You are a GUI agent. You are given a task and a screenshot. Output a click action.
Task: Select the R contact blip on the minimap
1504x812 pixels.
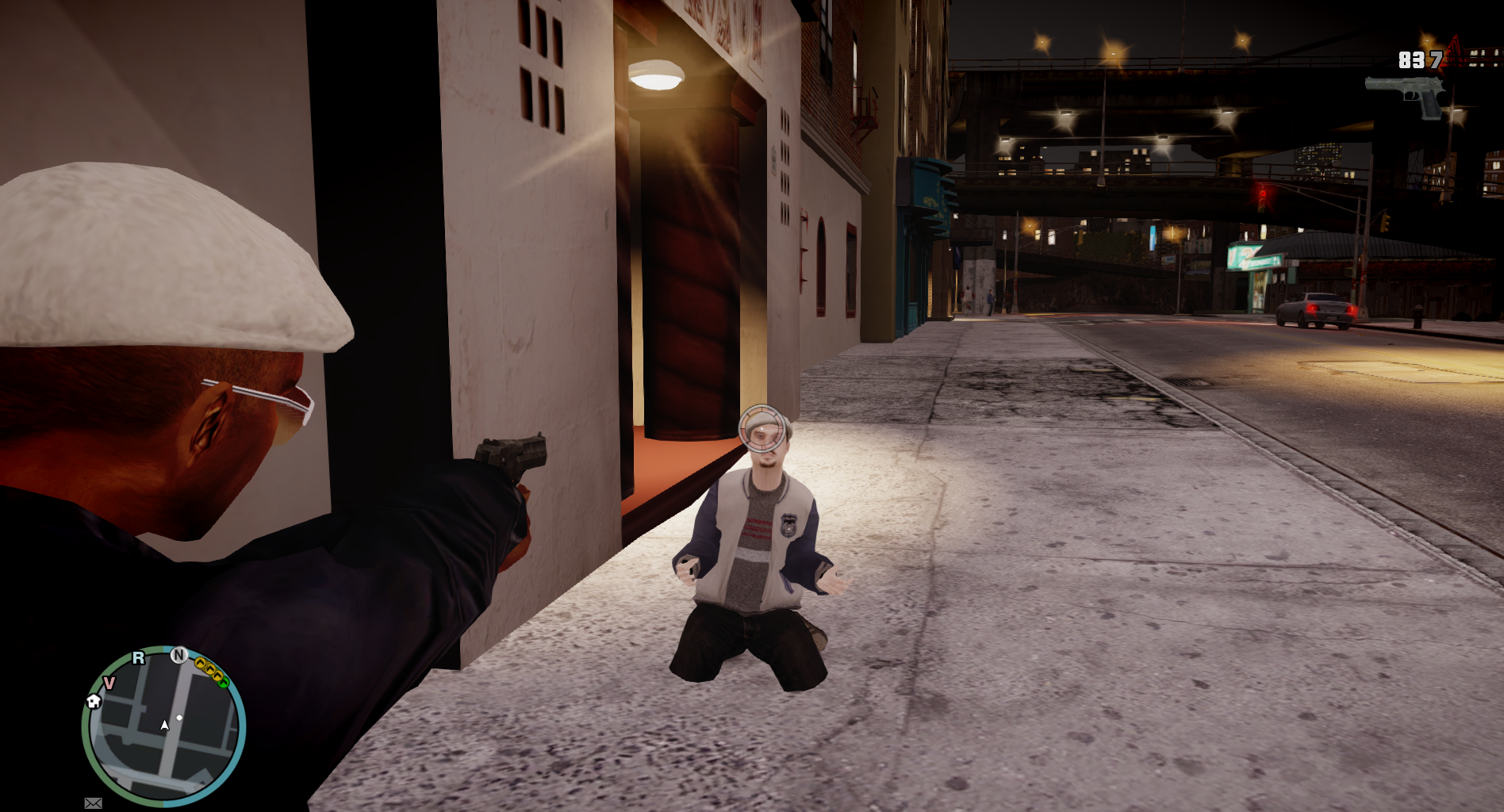point(139,657)
